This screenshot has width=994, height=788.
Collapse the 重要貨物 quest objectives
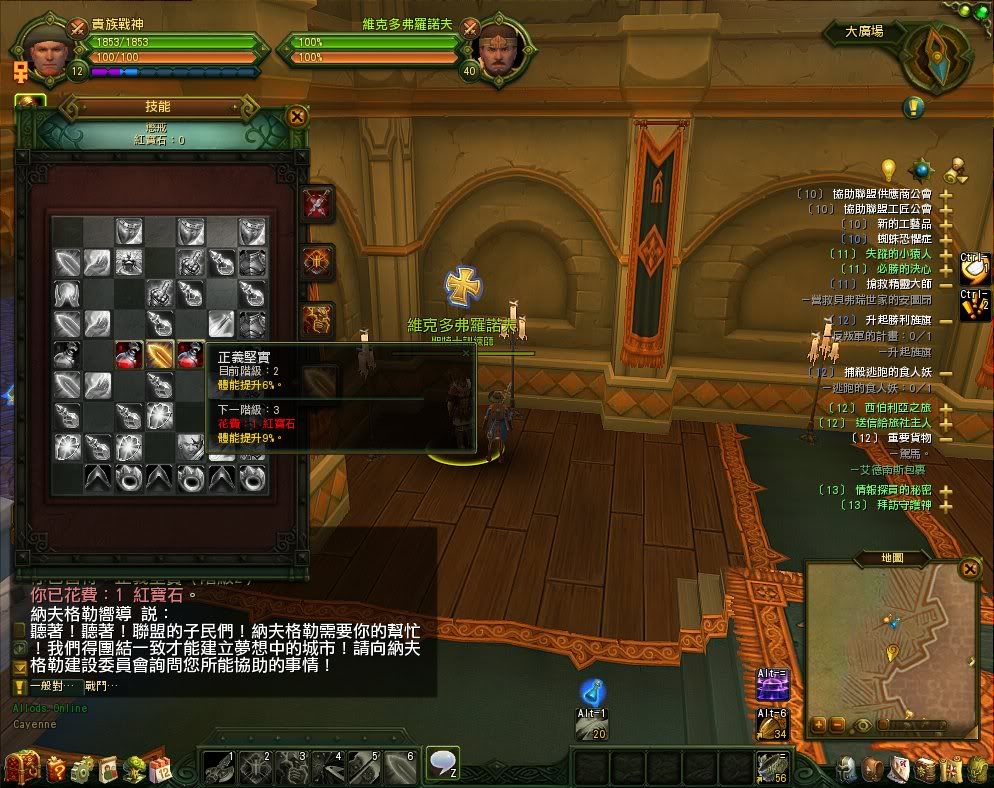(945, 437)
